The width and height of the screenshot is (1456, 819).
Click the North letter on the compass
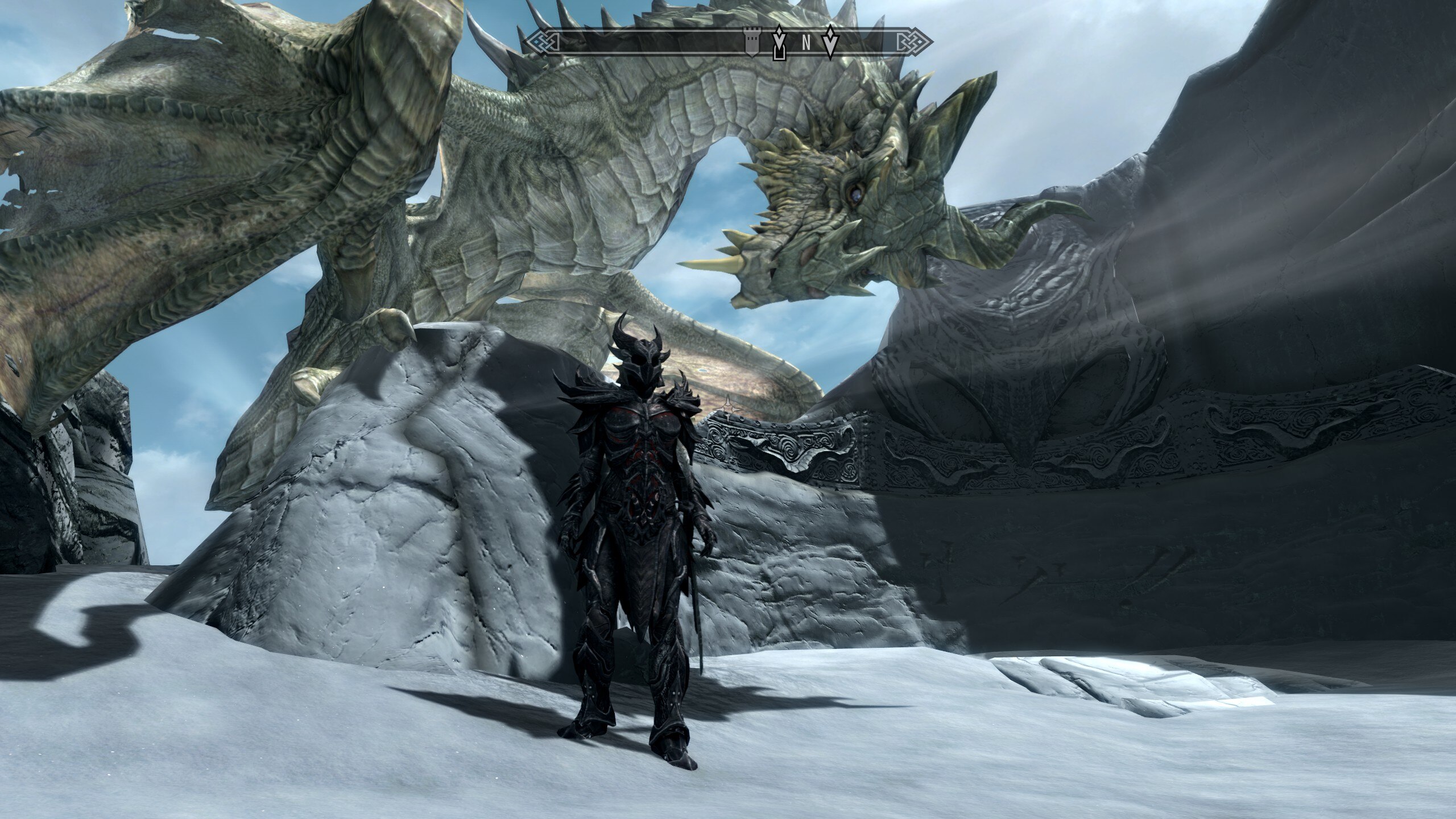coord(805,43)
